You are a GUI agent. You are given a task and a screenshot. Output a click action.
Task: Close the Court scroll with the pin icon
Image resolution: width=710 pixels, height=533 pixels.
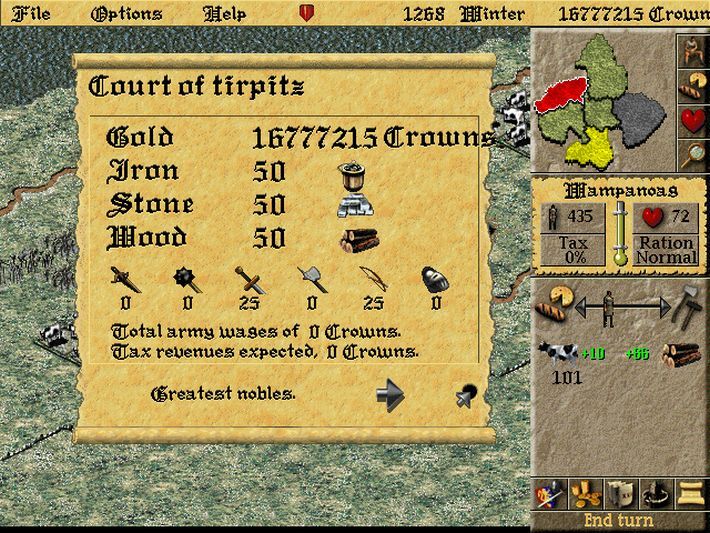pyautogui.click(x=465, y=396)
